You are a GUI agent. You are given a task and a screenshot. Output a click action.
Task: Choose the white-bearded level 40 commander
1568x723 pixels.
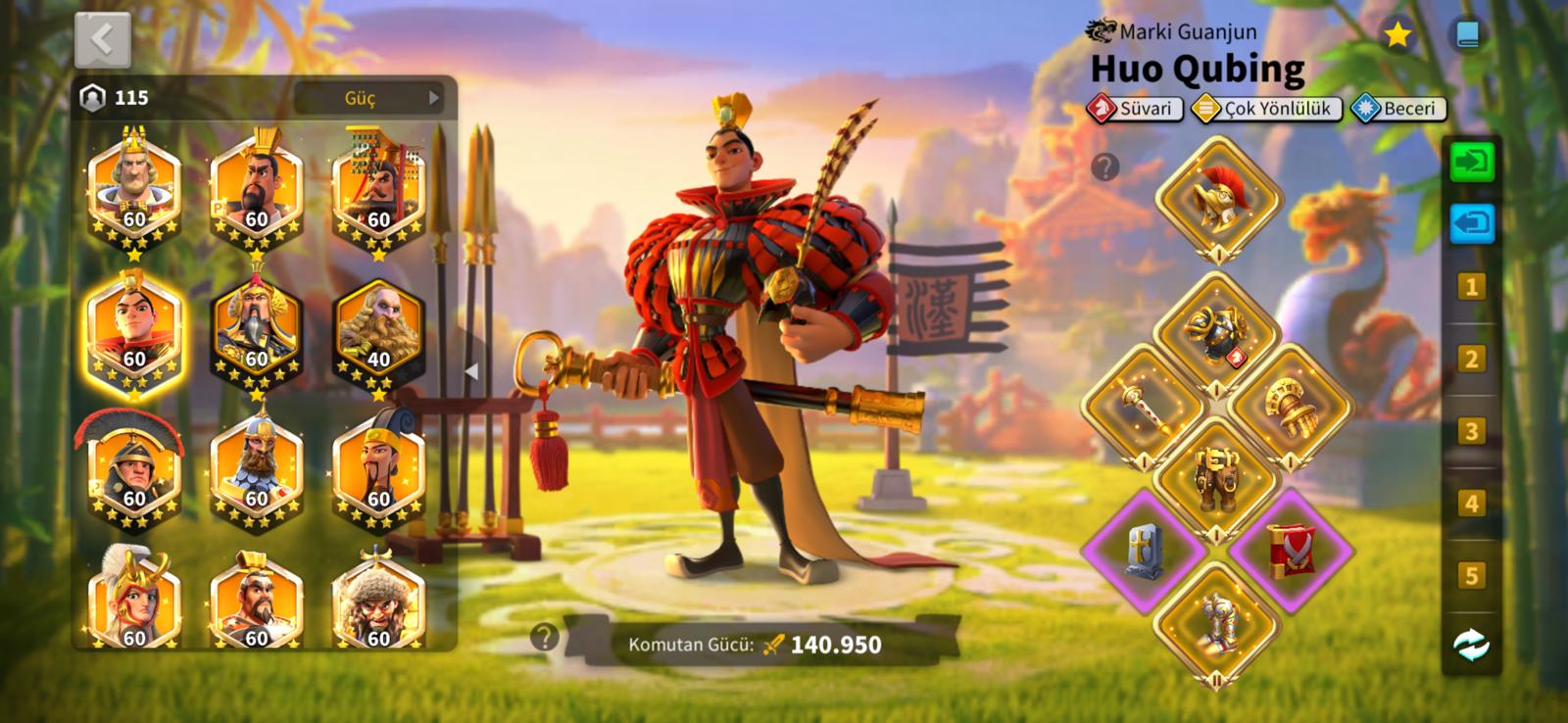(x=378, y=330)
